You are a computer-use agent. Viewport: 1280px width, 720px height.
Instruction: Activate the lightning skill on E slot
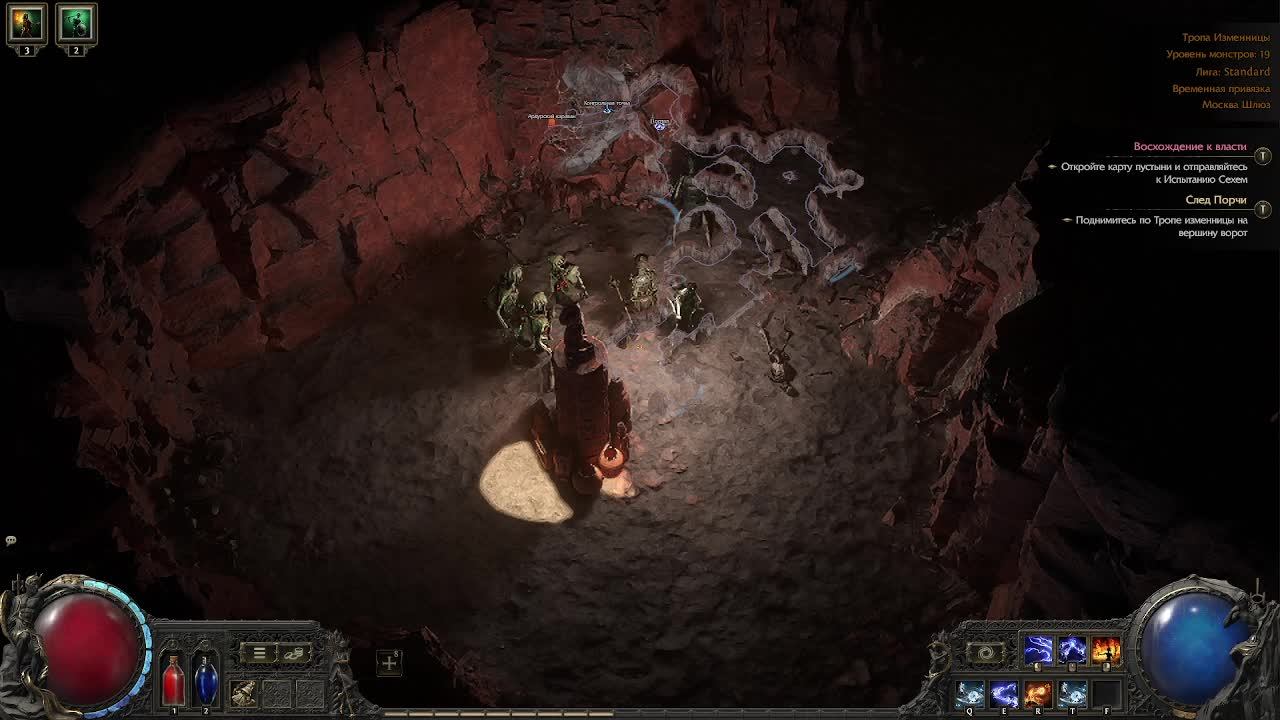(x=1004, y=694)
